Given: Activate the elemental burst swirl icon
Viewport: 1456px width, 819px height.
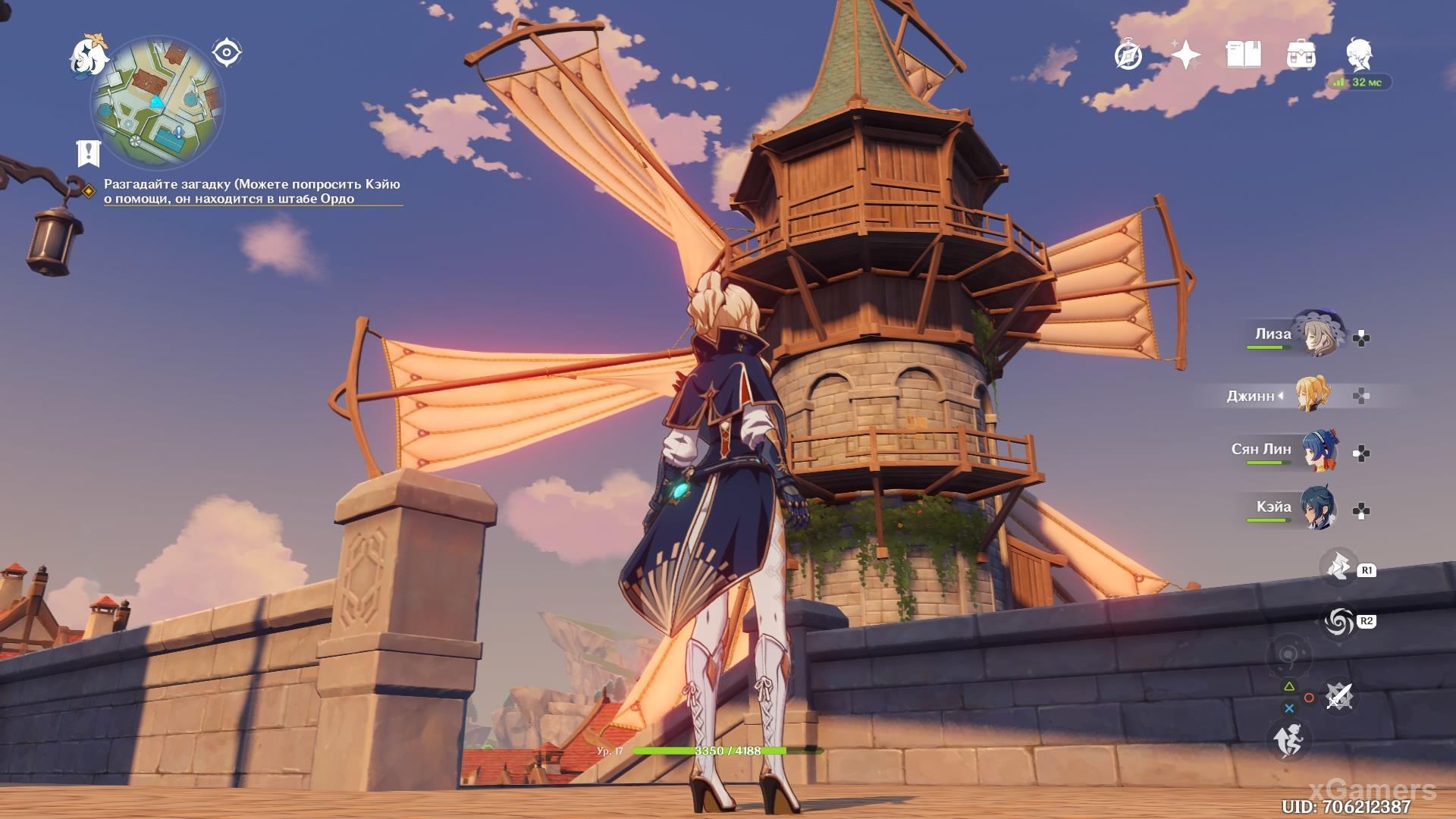Looking at the screenshot, I should click(1338, 622).
